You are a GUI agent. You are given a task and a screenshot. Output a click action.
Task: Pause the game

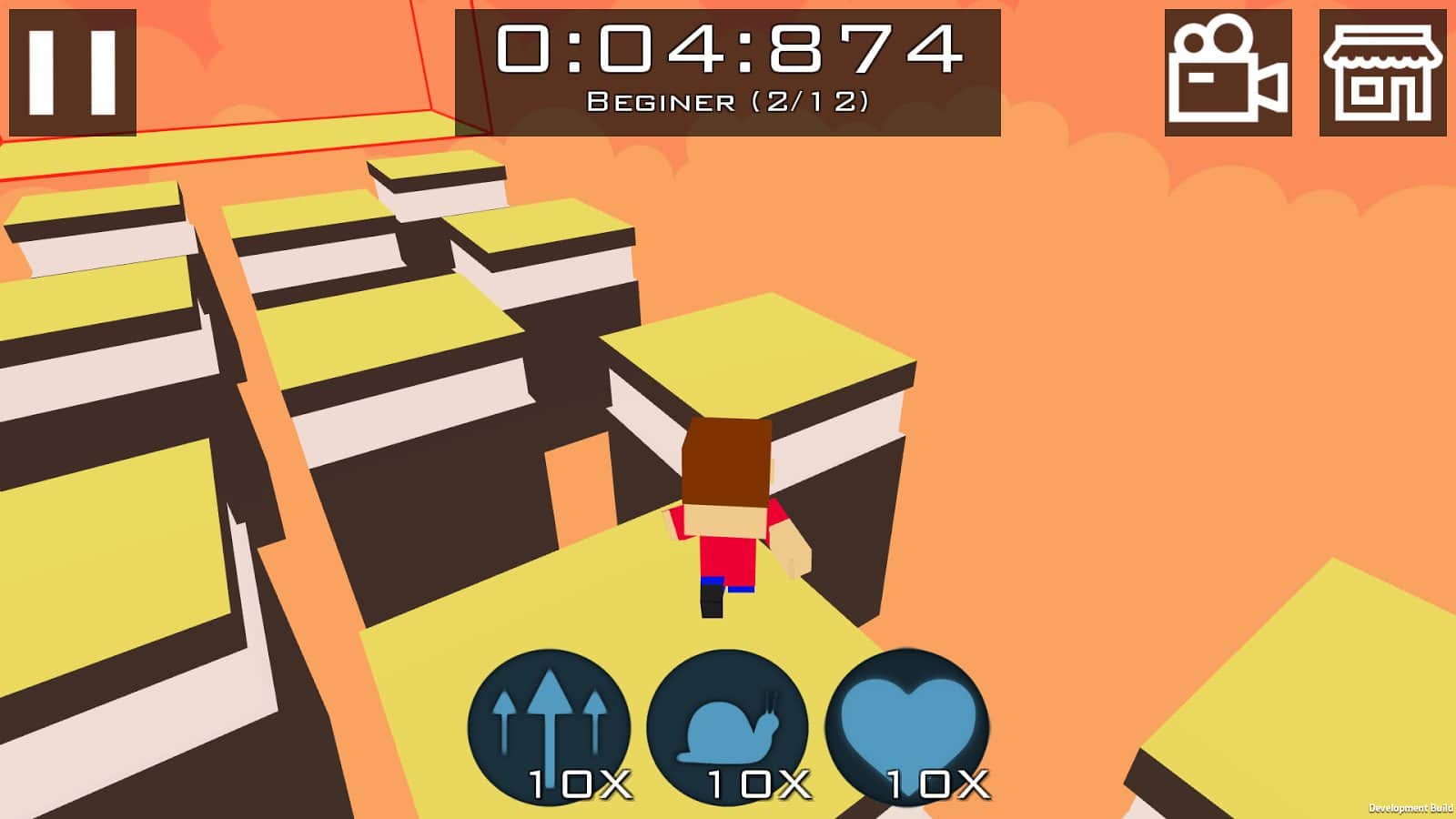coord(73,73)
